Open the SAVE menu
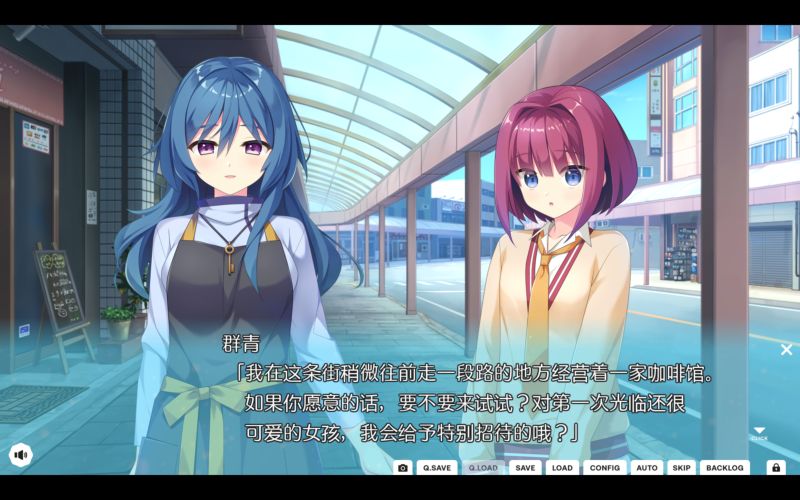The width and height of the screenshot is (800, 500). point(525,467)
